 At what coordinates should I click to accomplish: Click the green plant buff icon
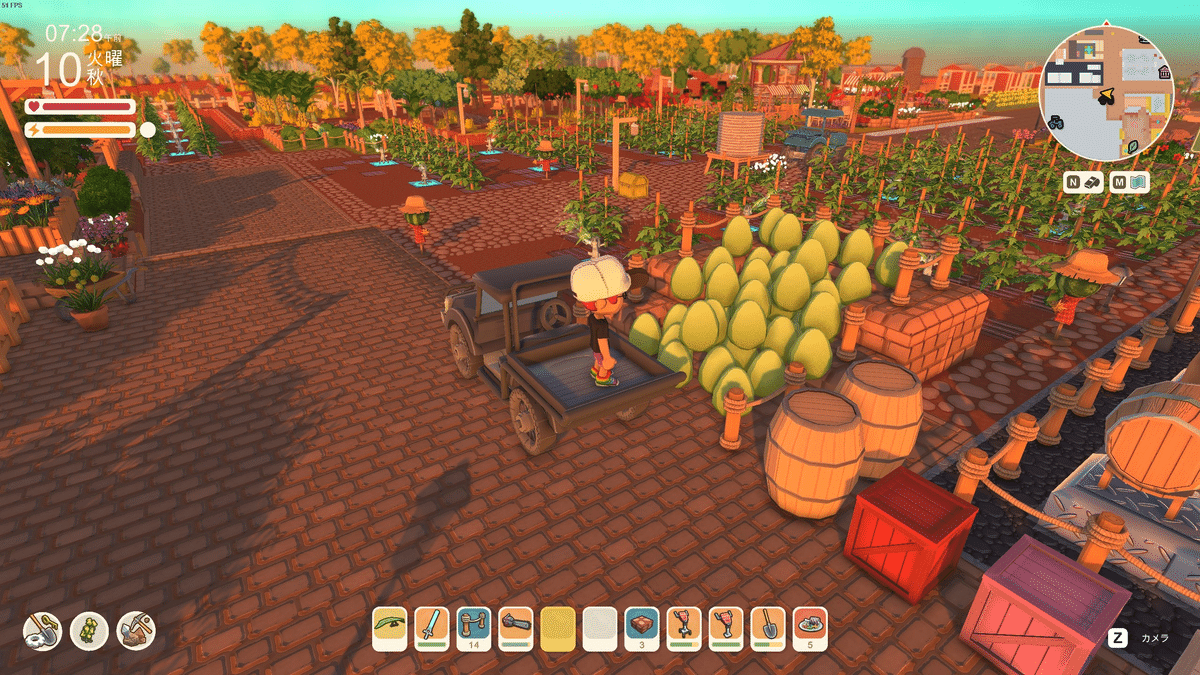(x=89, y=630)
